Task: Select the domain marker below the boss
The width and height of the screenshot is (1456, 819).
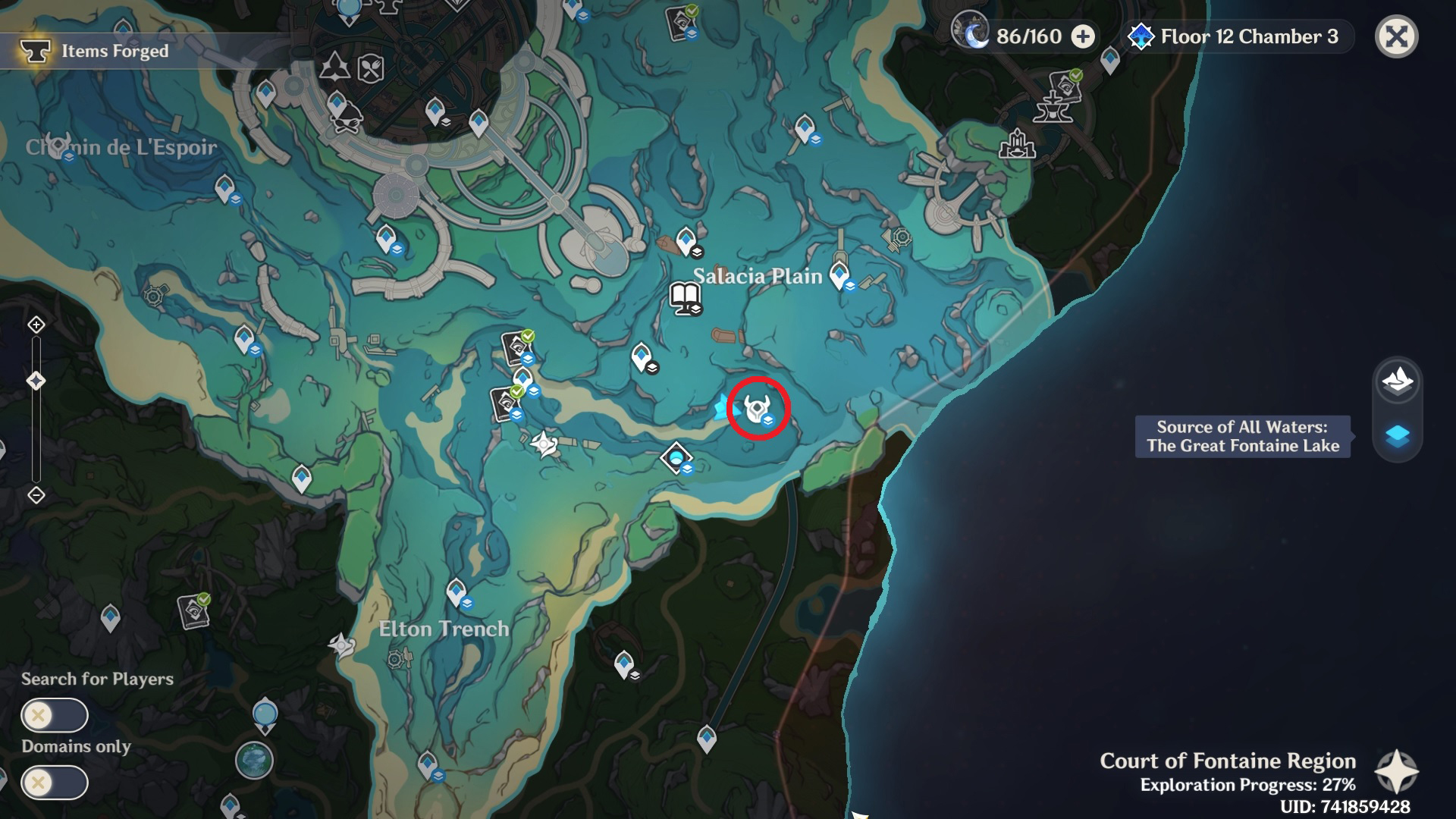Action: (676, 457)
